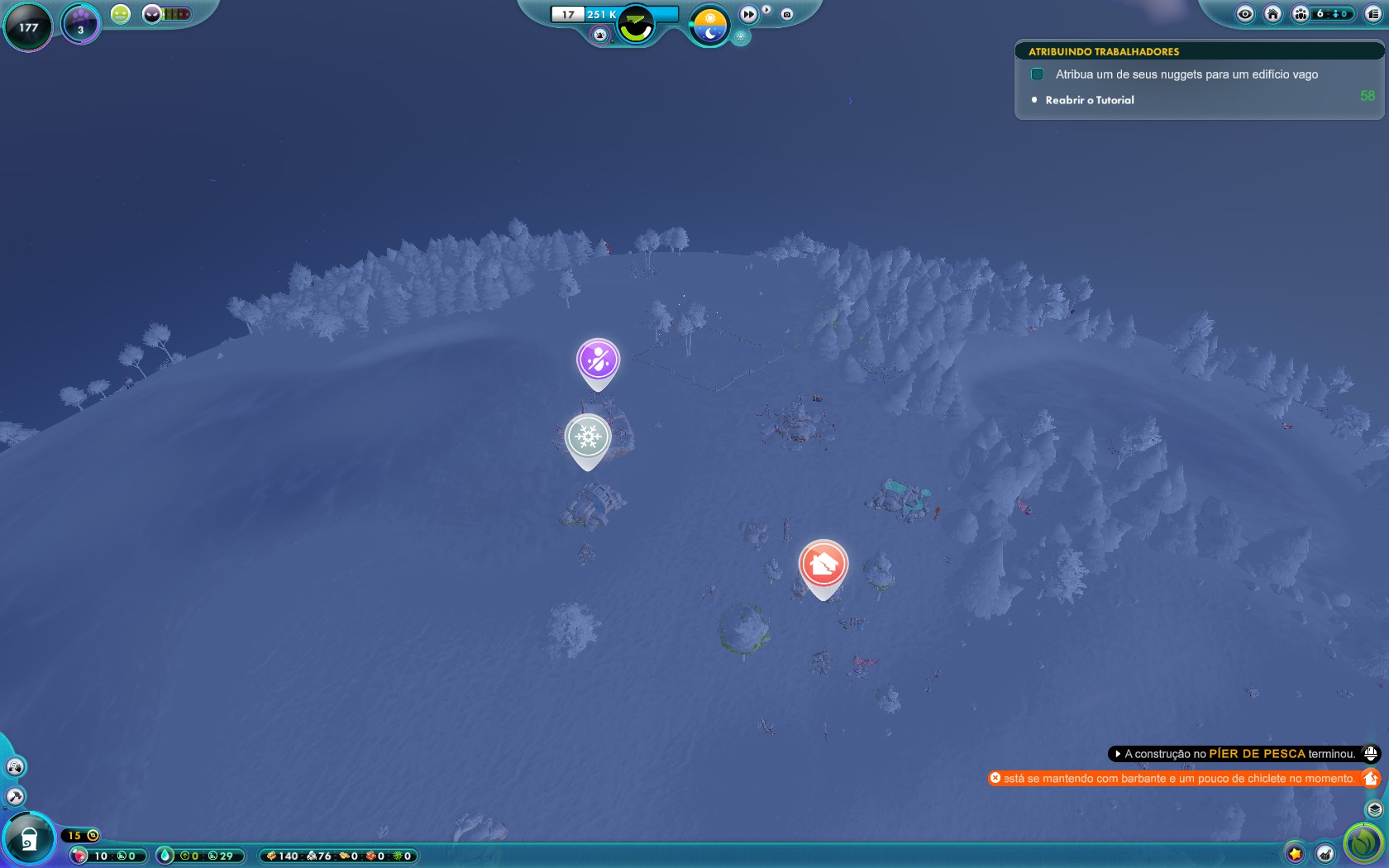Open the bucket construction orb
Viewport: 1389px width, 868px height.
[x=28, y=839]
